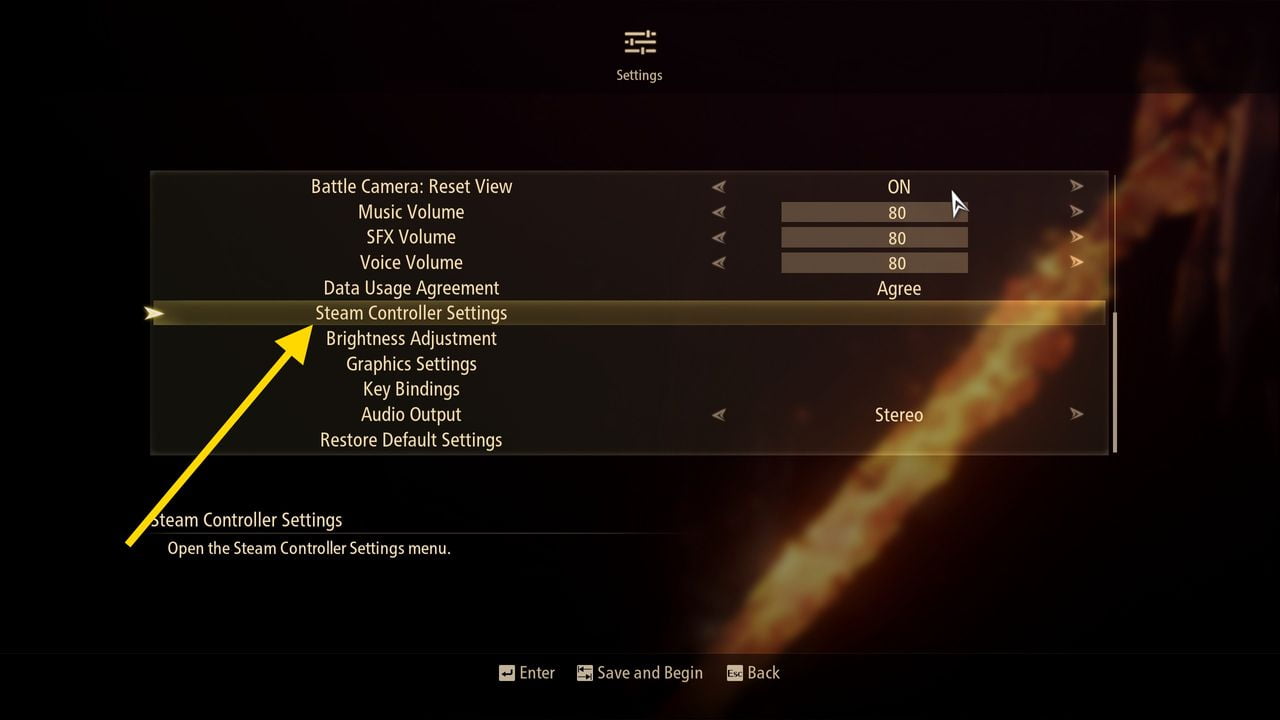
Task: Open Restore Default Settings
Action: click(411, 439)
